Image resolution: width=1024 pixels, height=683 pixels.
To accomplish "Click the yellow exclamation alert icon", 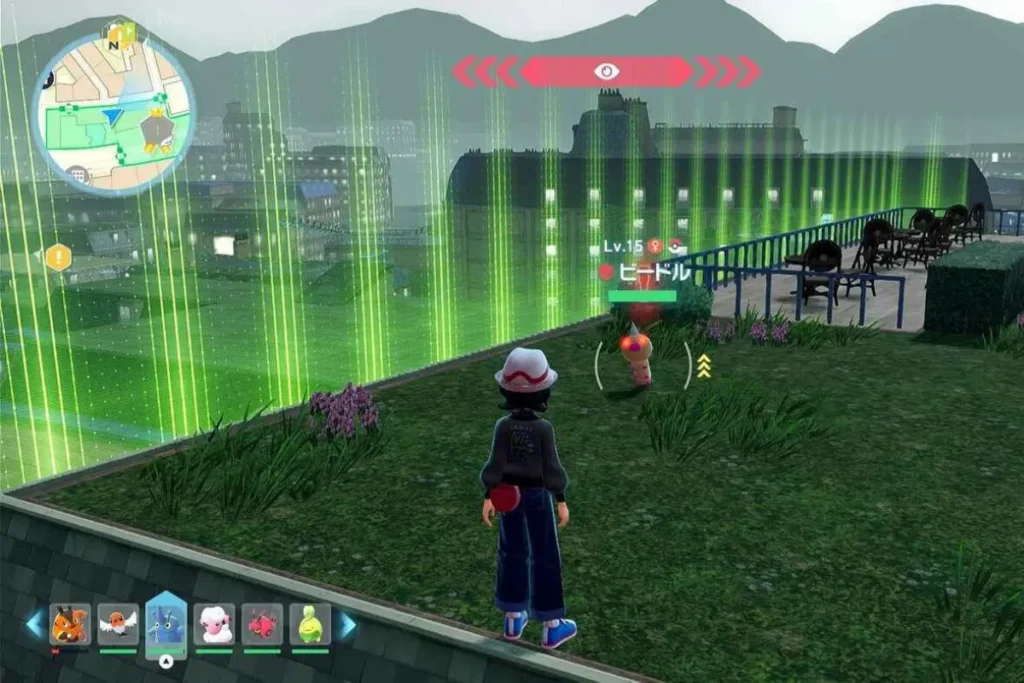I will [x=58, y=257].
